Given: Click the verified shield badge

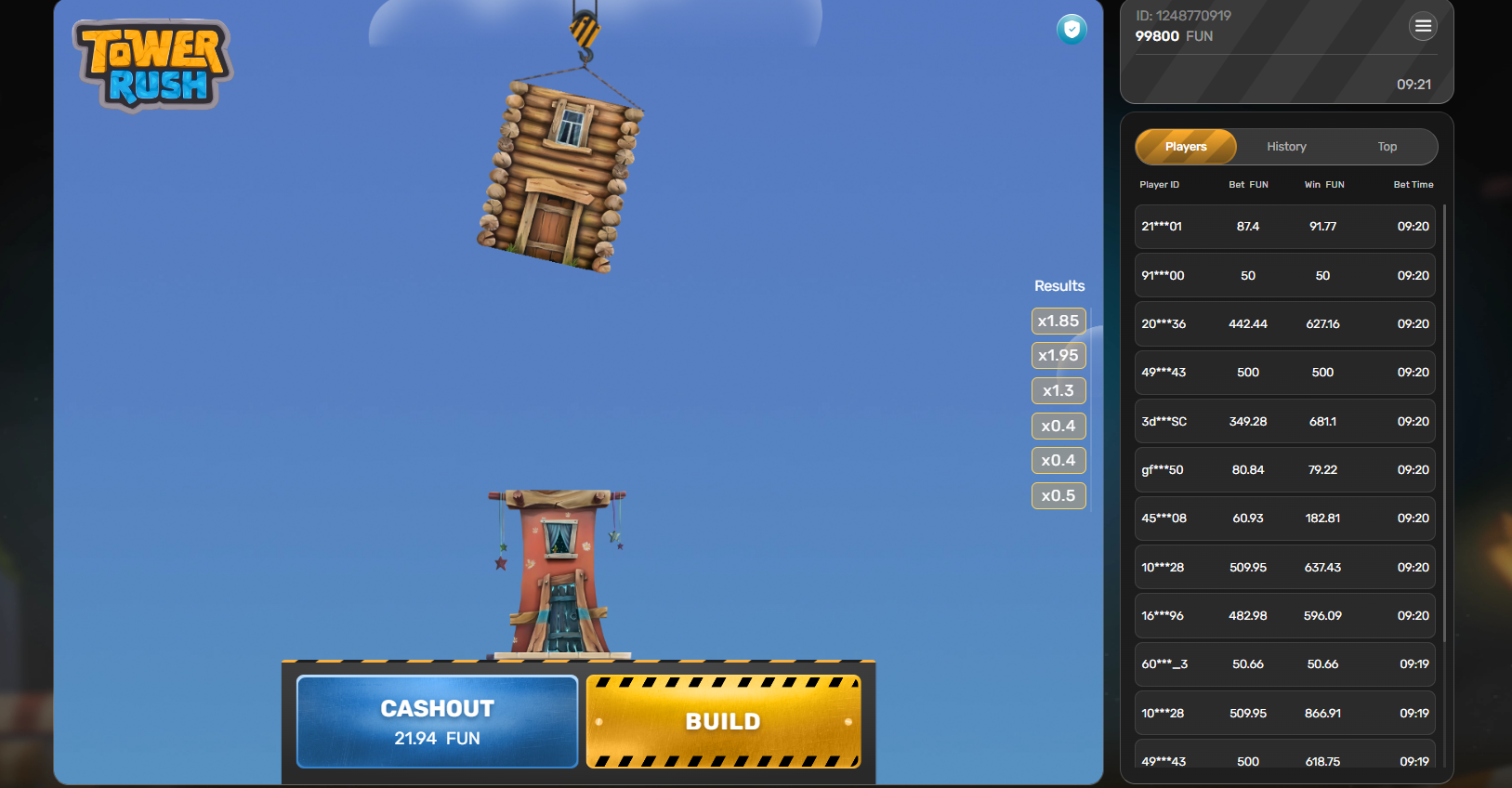Looking at the screenshot, I should (x=1072, y=30).
